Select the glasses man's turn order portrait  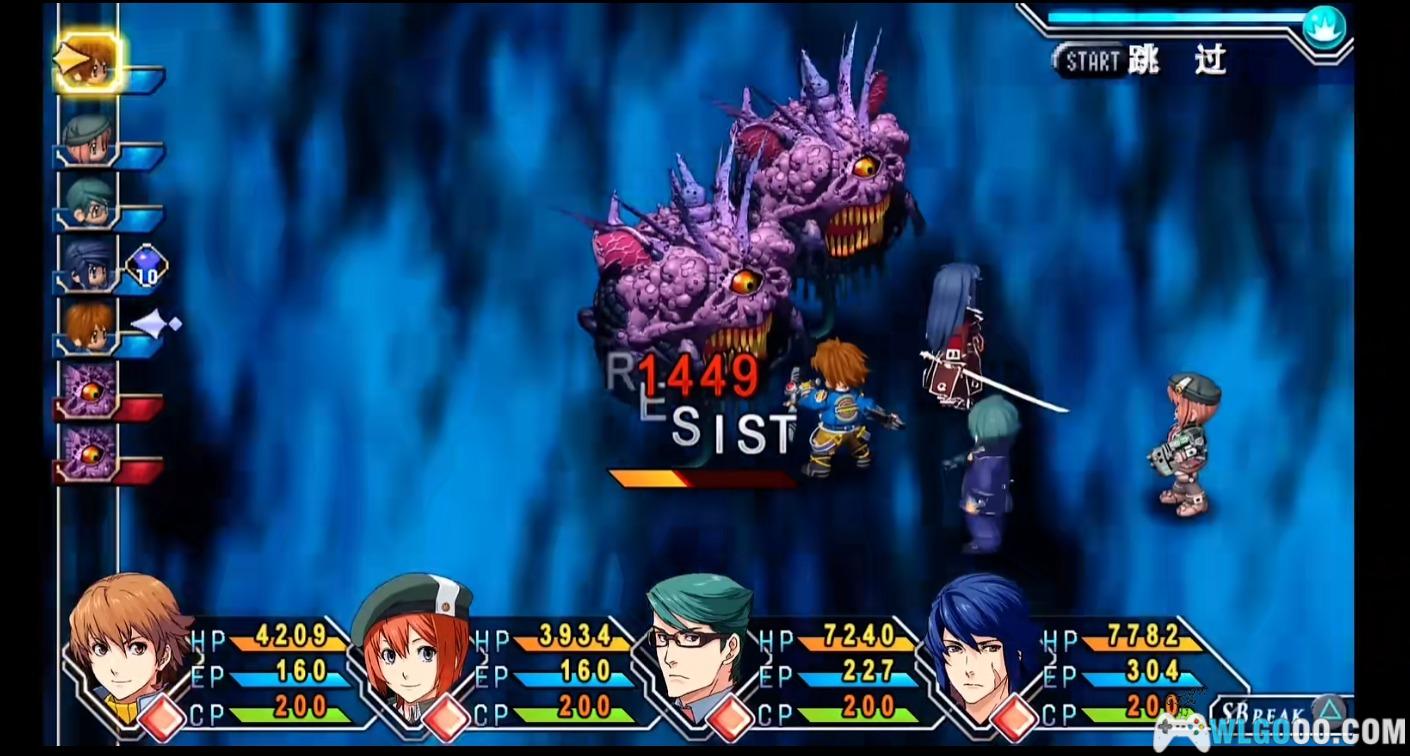(88, 201)
